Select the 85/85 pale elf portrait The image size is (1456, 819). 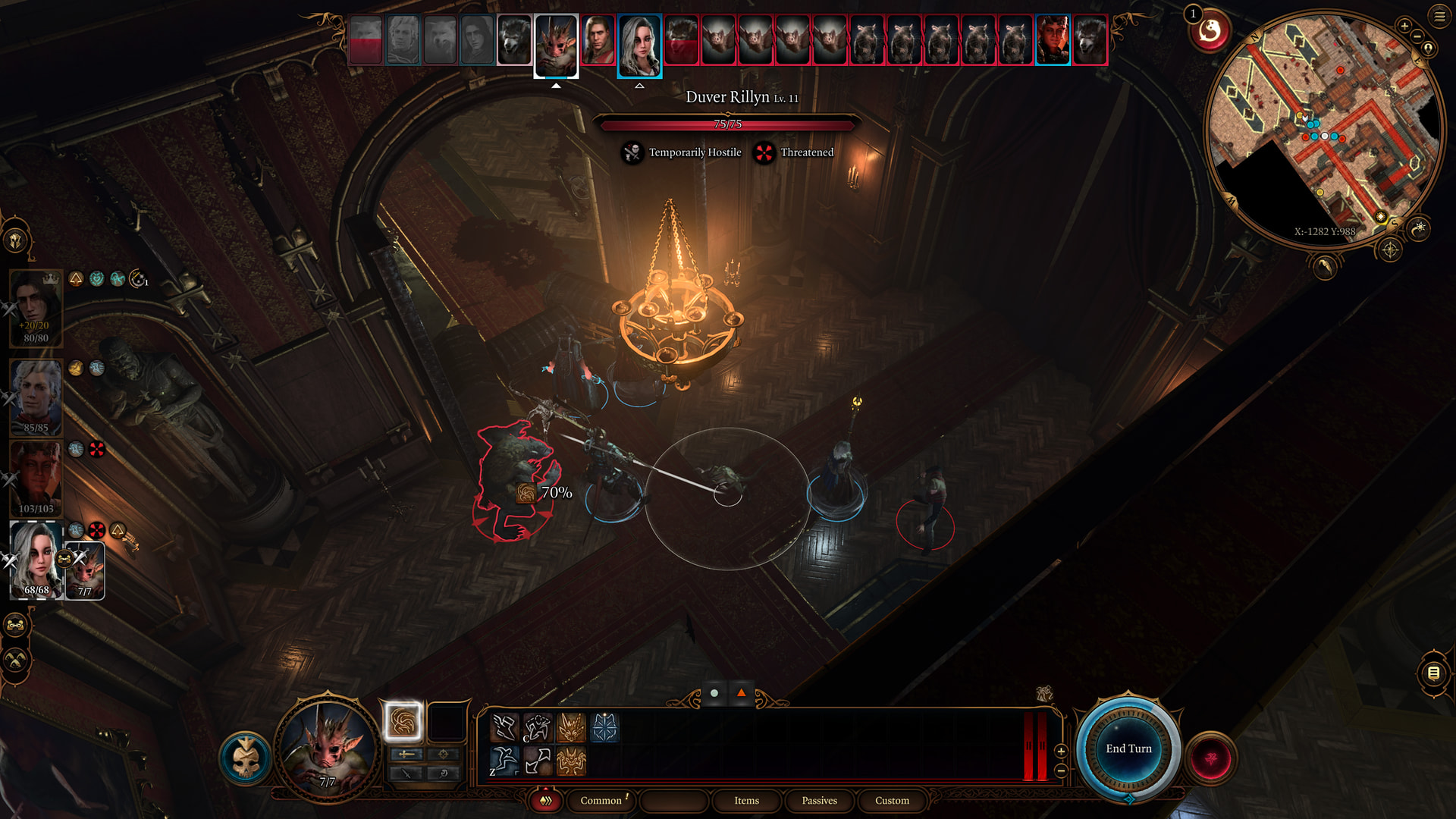coord(36,396)
